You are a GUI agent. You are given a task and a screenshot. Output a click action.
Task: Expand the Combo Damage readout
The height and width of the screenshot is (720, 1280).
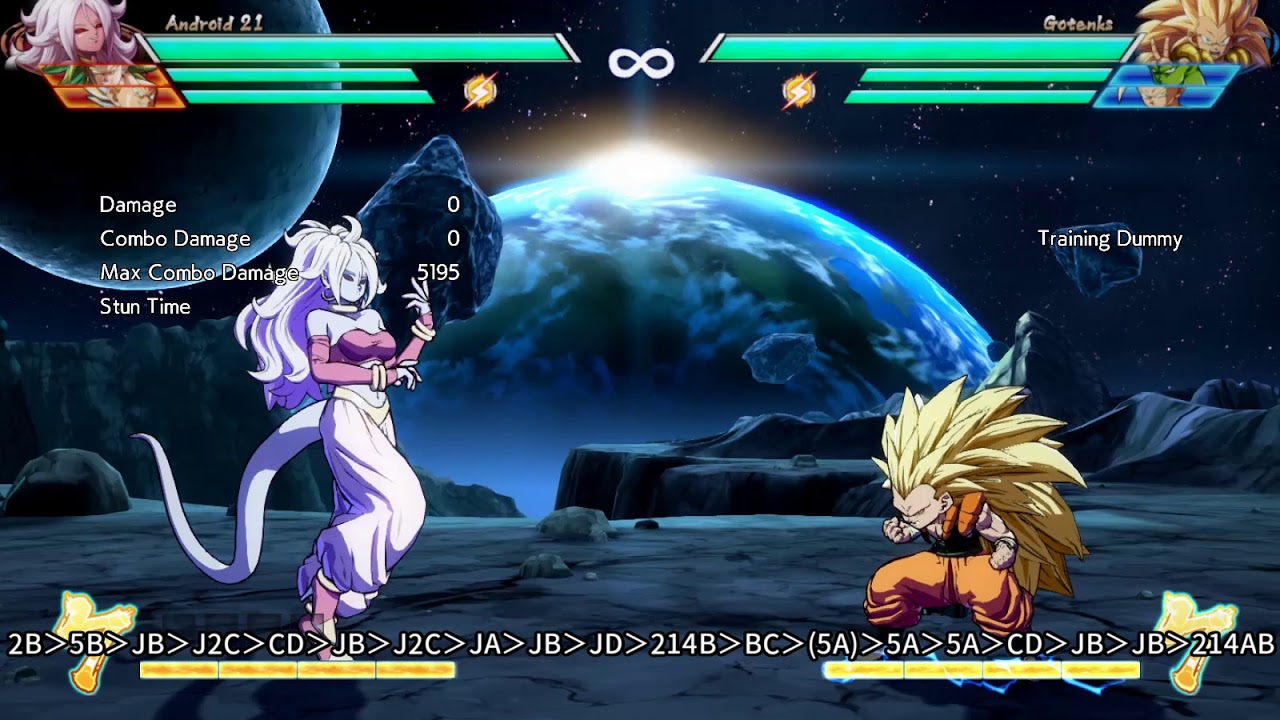click(175, 238)
